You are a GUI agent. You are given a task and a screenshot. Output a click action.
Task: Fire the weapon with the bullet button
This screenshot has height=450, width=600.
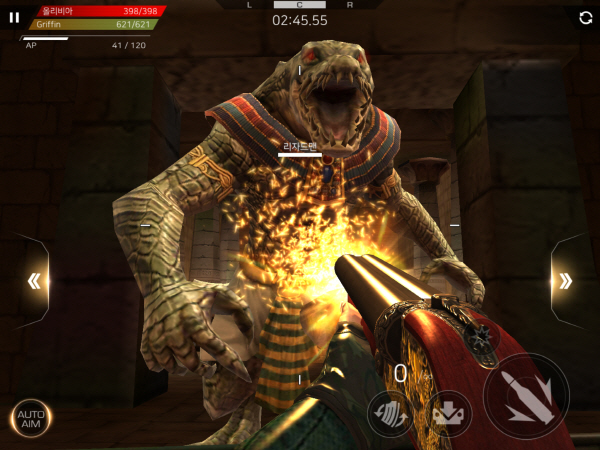526,397
